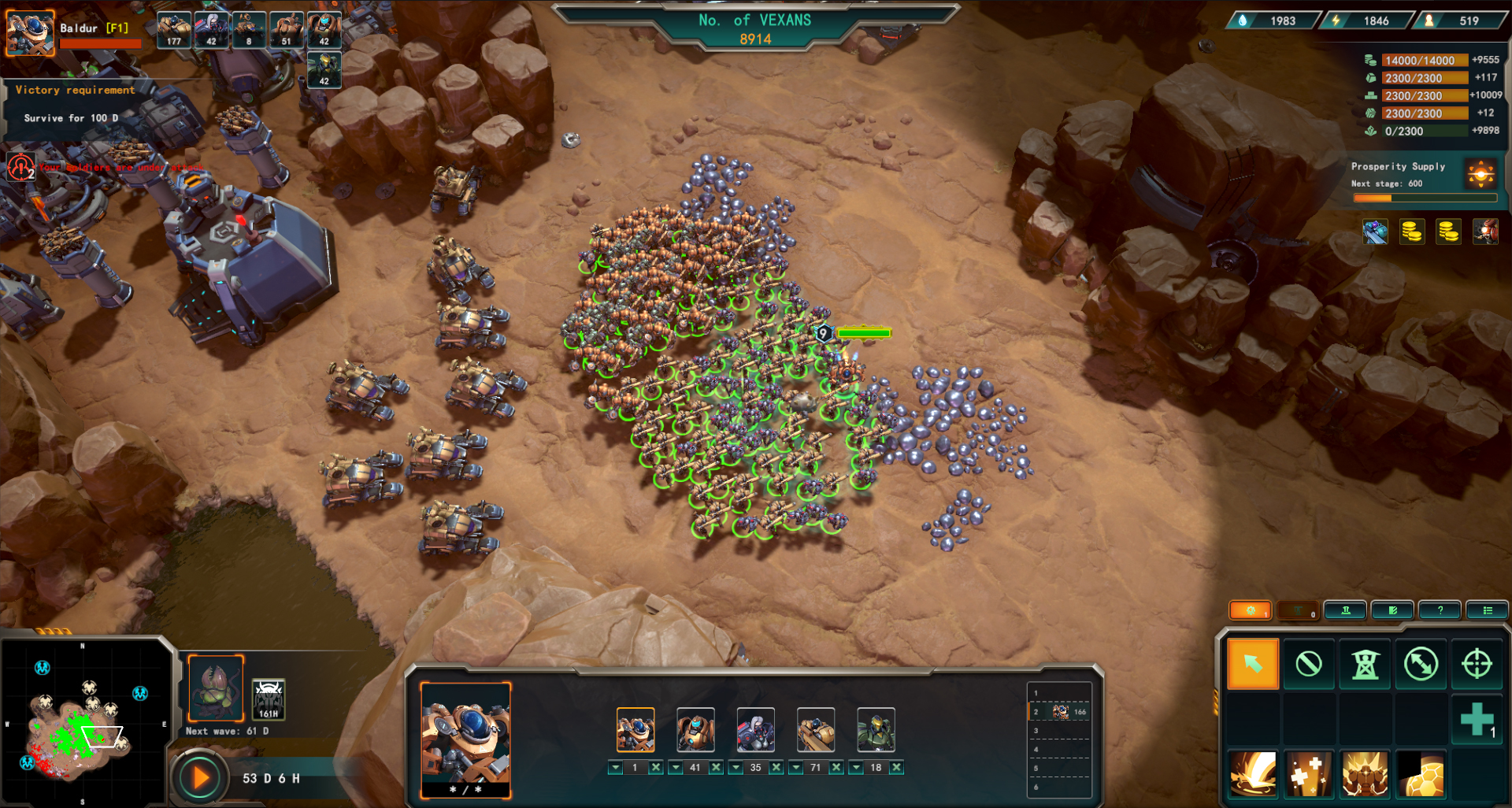
Task: Activate the golden mech power-up ability
Action: pos(1365,775)
